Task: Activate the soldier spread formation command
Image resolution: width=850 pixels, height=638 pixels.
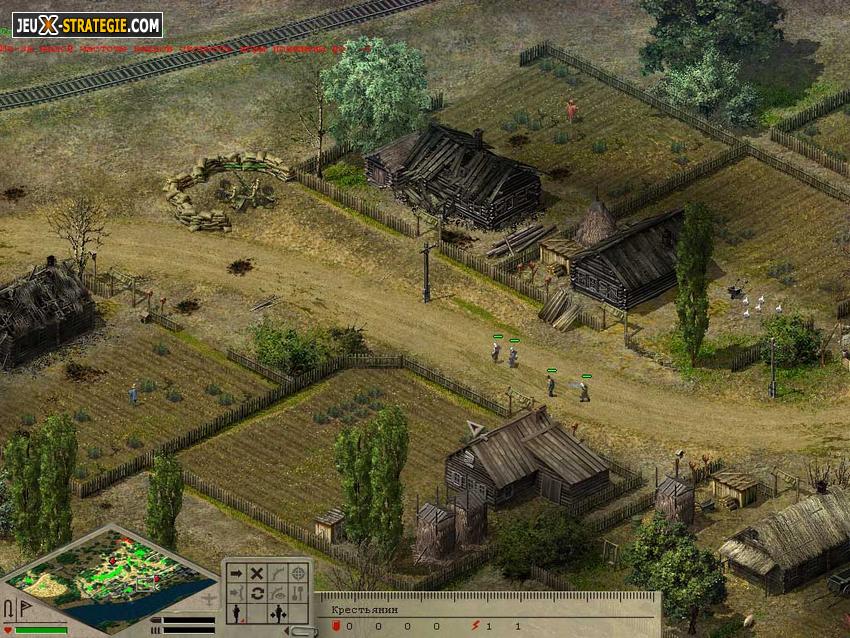Action: pos(278,613)
